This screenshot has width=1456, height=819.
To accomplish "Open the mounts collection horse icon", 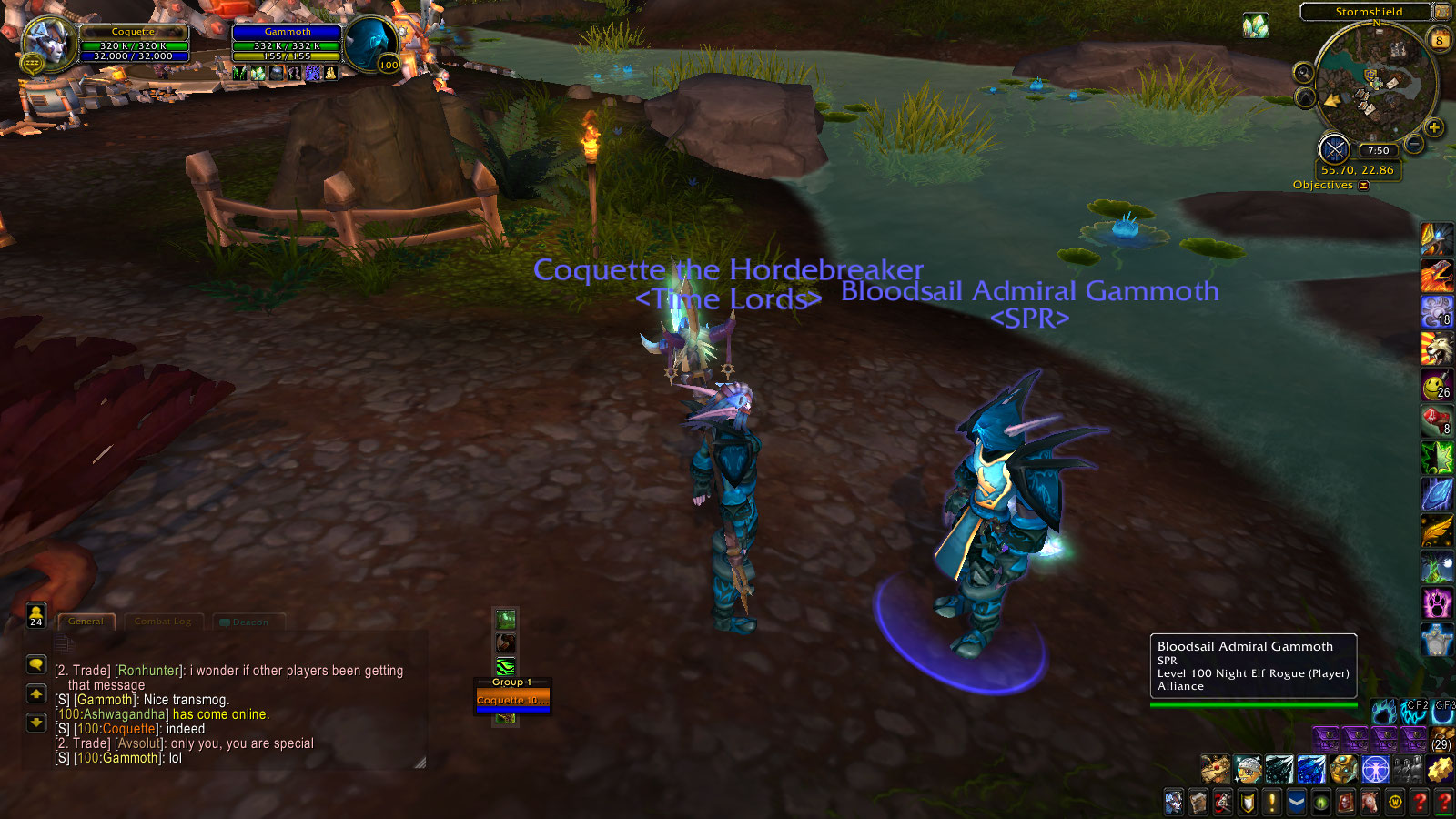I will click(1370, 802).
